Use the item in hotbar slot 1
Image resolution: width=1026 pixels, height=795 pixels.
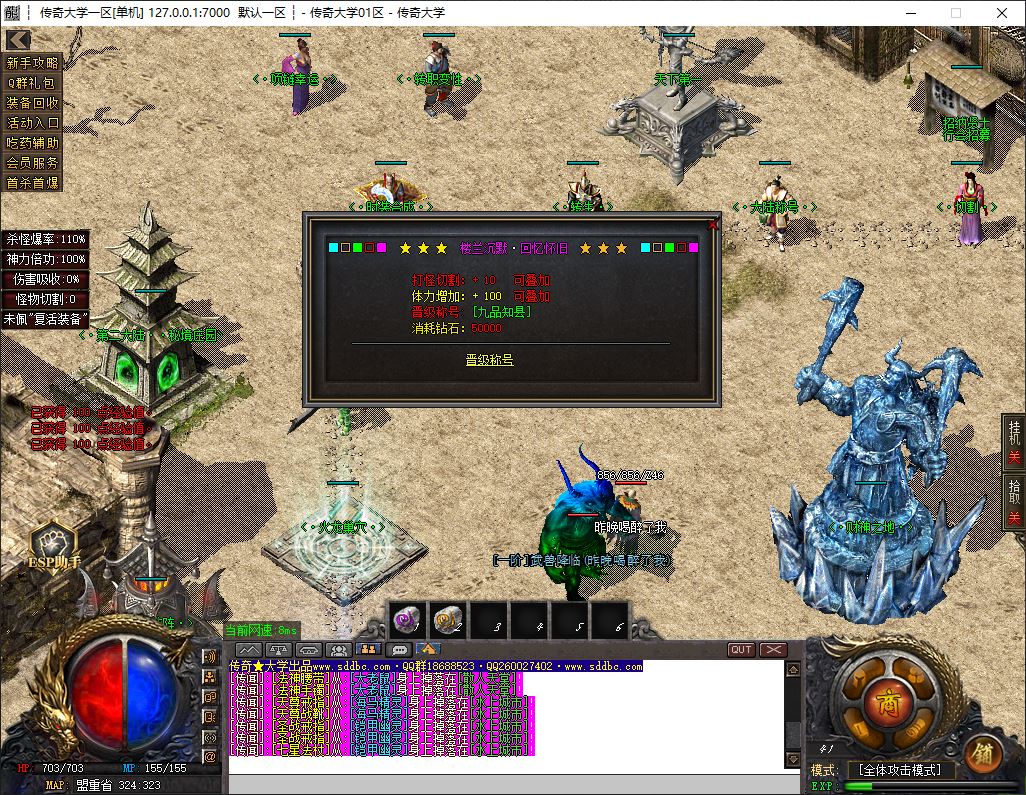click(407, 622)
